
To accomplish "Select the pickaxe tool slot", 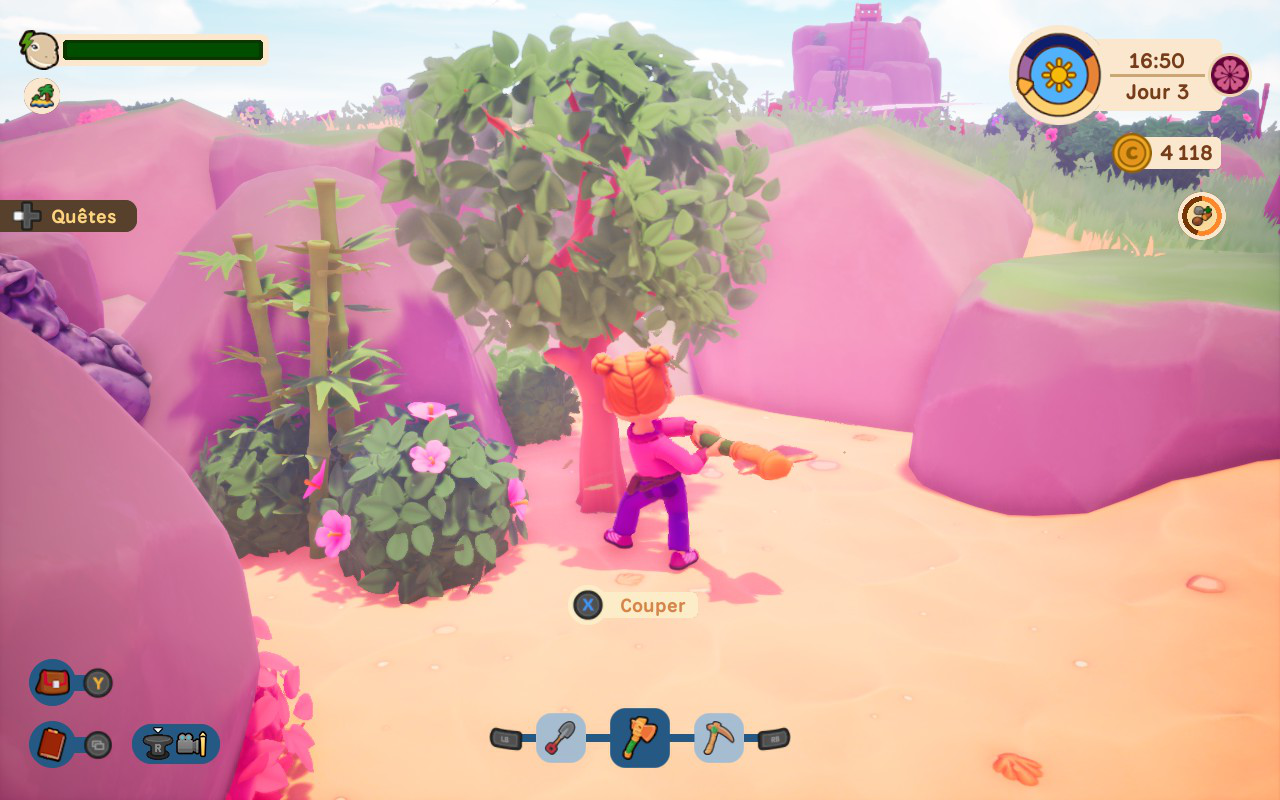I will [719, 738].
